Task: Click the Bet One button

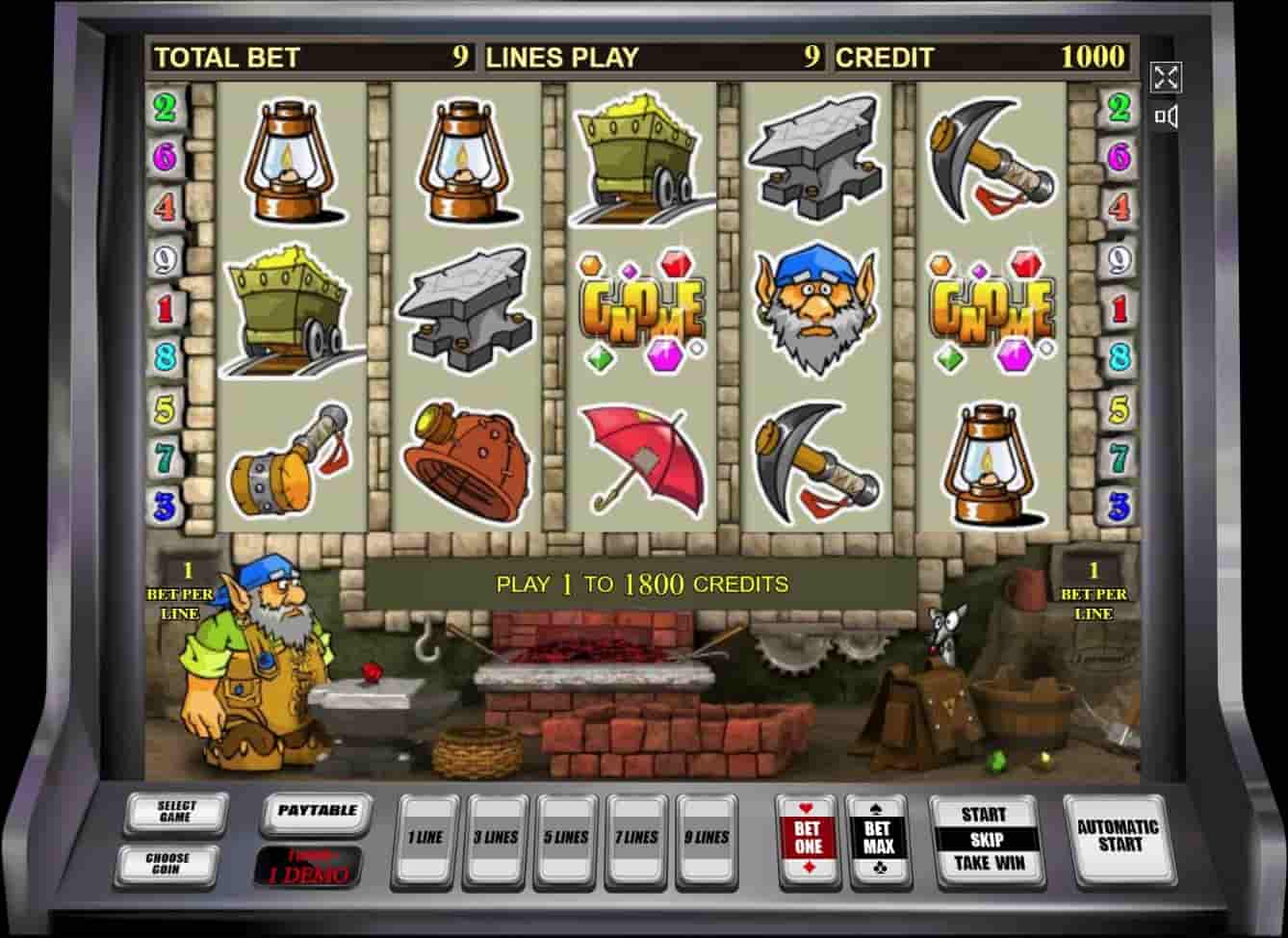Action: pyautogui.click(x=808, y=838)
